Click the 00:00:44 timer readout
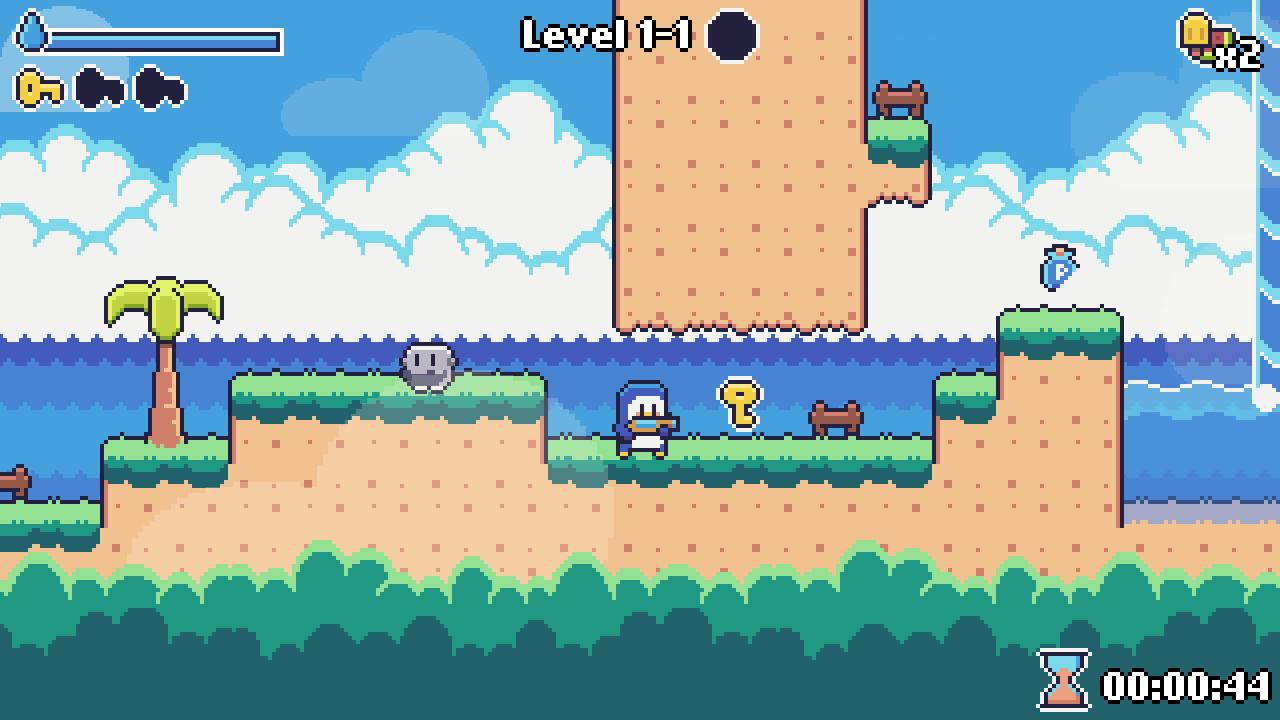Image resolution: width=1280 pixels, height=720 pixels. click(1187, 684)
